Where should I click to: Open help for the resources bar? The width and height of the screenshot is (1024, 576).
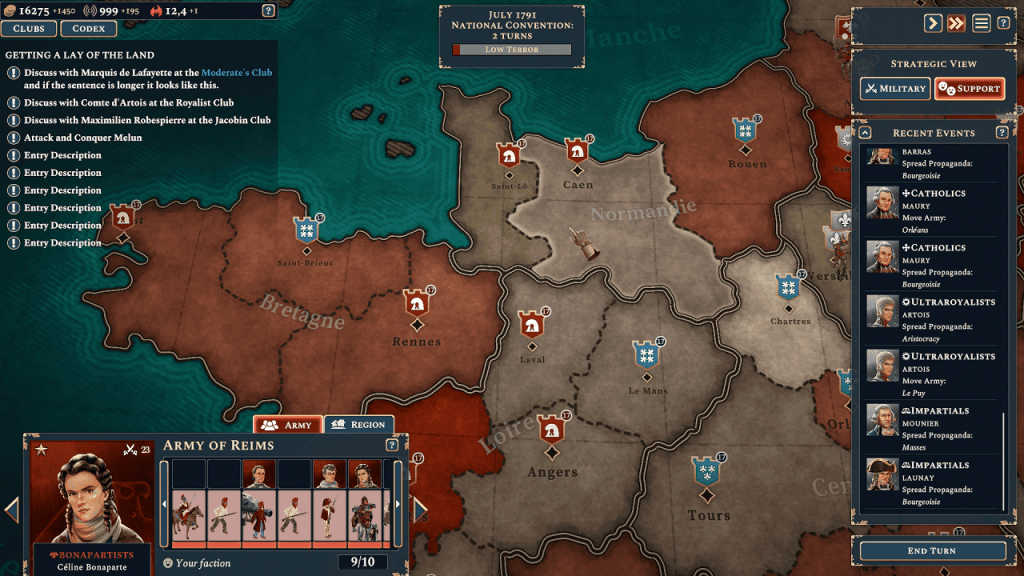point(268,11)
